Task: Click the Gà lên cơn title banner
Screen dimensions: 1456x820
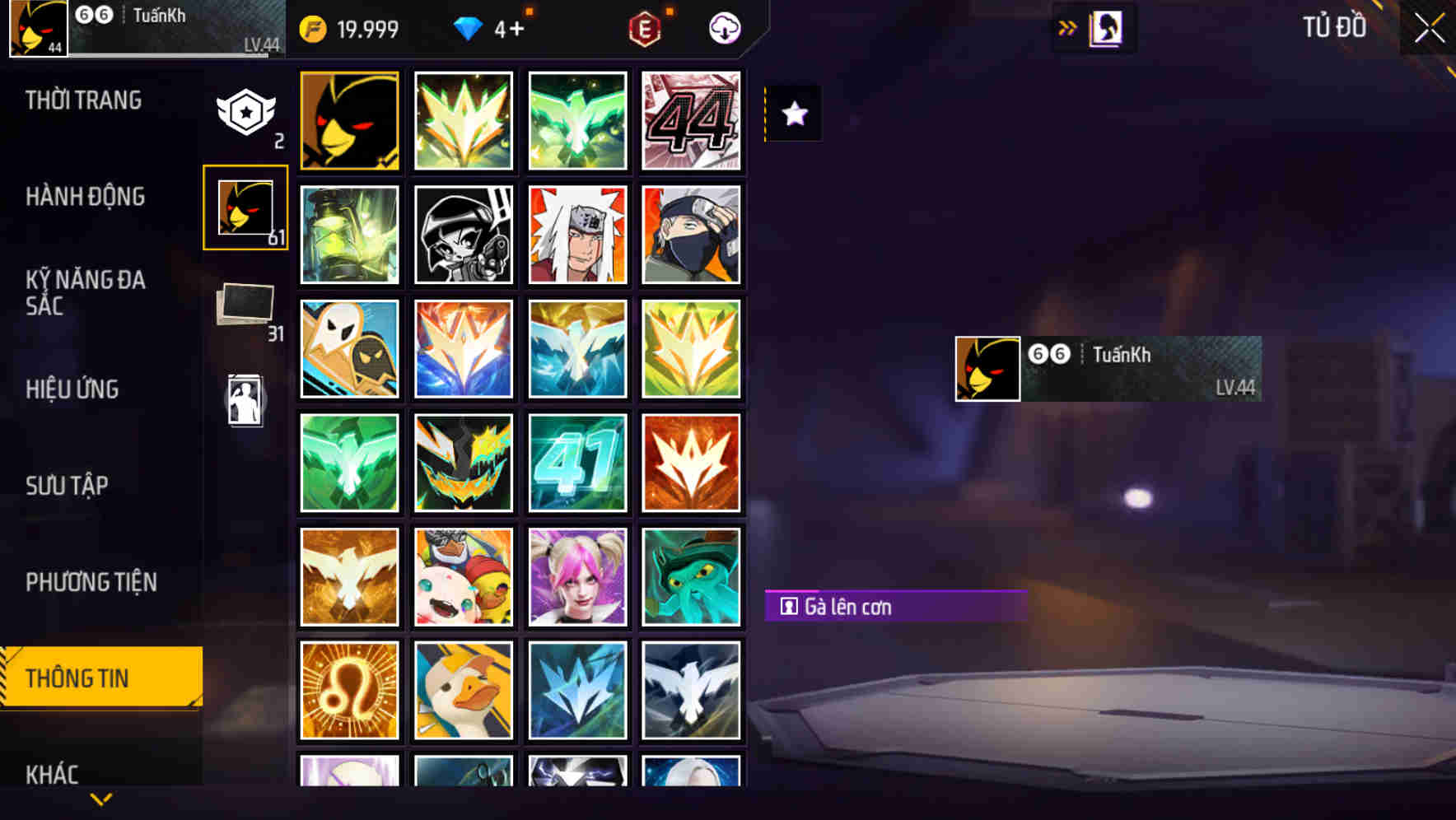Action: (x=896, y=607)
